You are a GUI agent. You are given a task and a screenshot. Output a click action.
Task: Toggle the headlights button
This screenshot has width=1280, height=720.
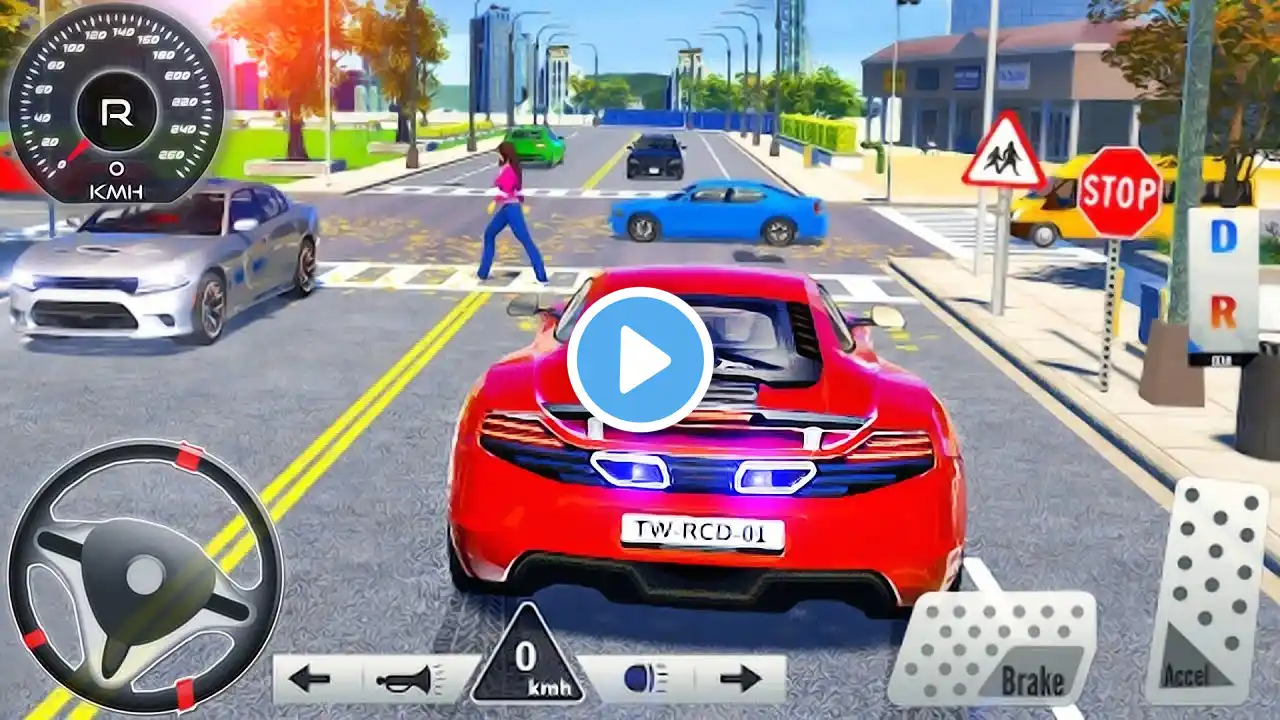point(640,680)
